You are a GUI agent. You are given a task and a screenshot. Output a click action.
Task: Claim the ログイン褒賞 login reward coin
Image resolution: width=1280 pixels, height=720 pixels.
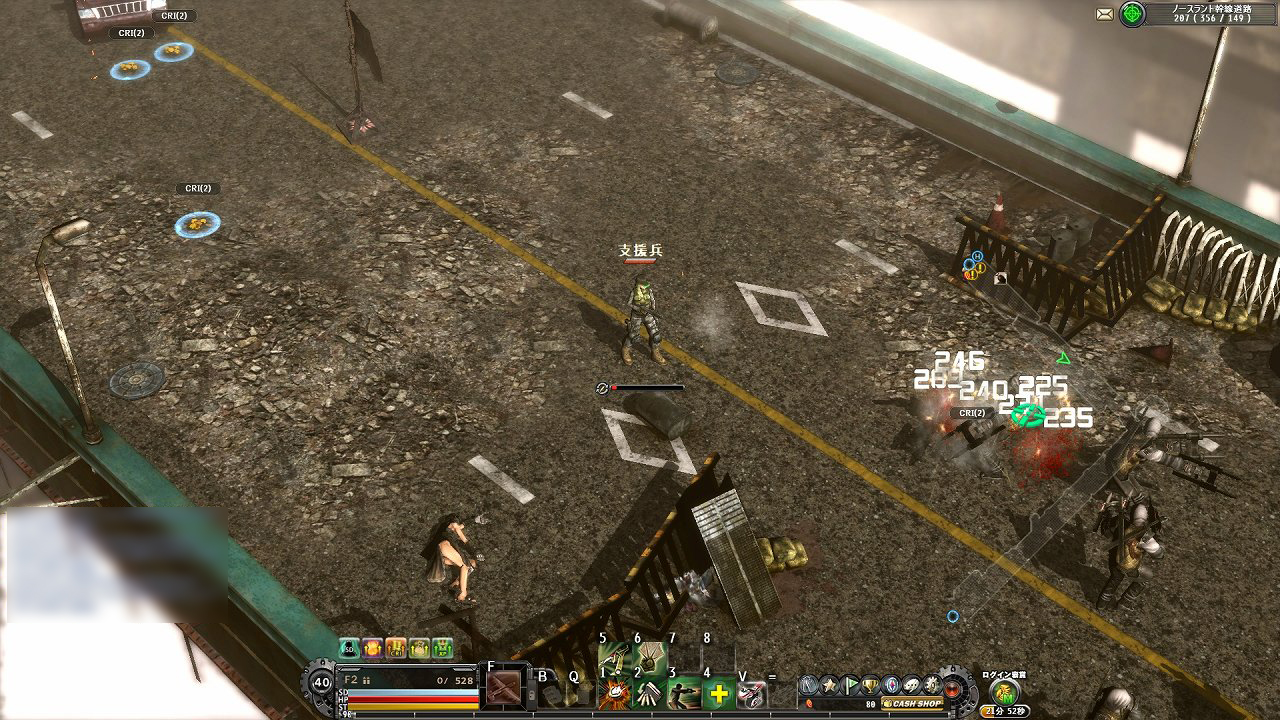click(1003, 692)
